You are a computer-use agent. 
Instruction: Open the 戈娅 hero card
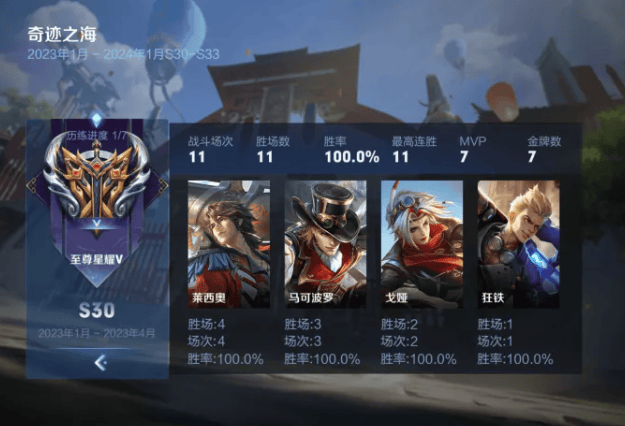tap(422, 243)
